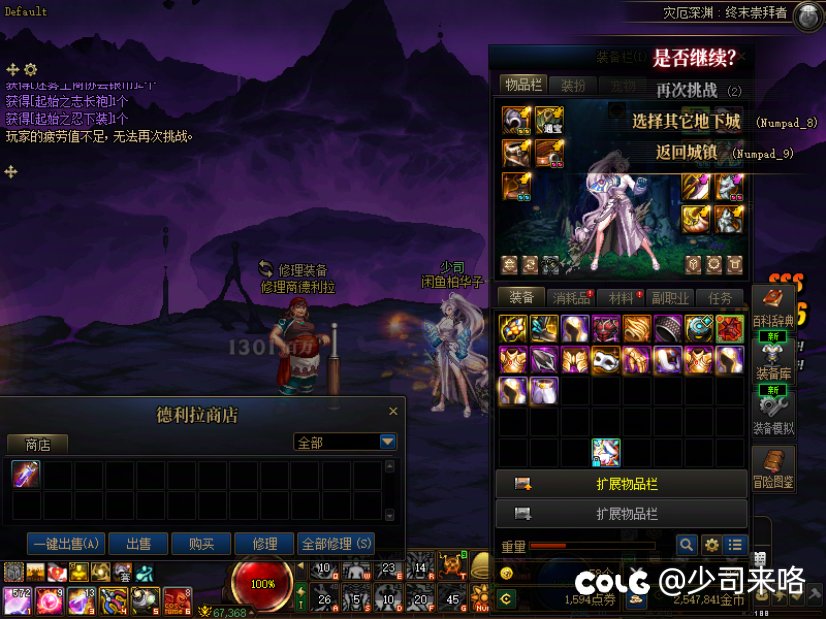Click the yellow 扩展物品栏 expand button
The height and width of the screenshot is (619, 826).
tap(621, 484)
